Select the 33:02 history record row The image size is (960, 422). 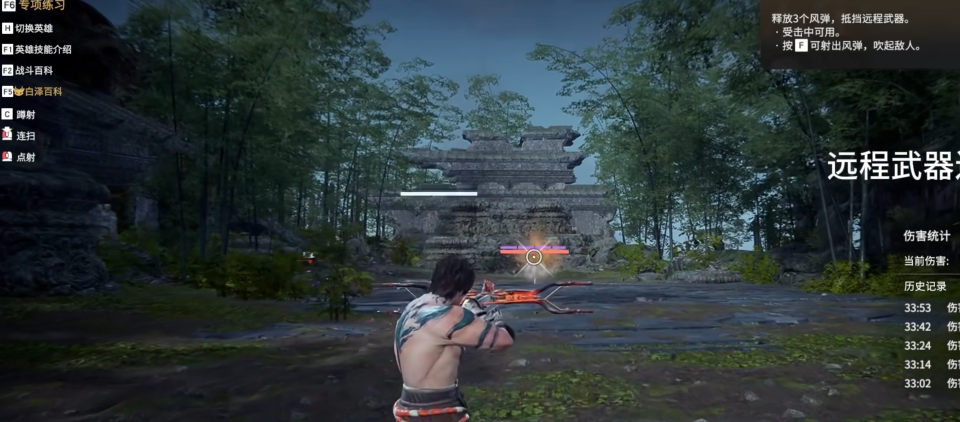coord(930,384)
